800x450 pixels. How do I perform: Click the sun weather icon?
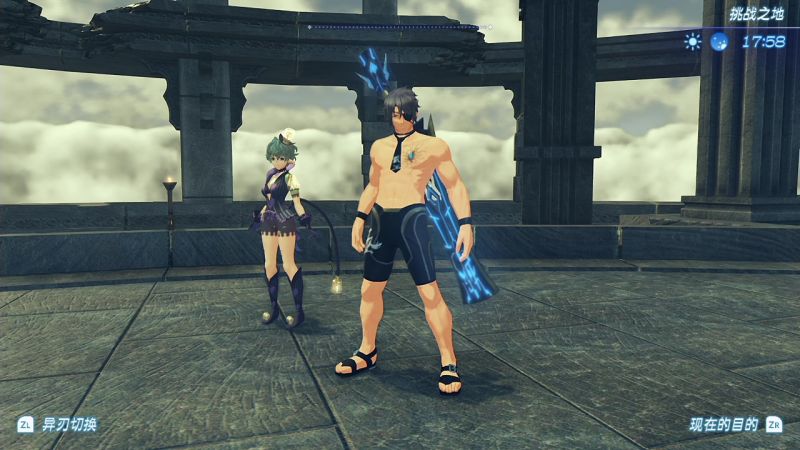[692, 42]
